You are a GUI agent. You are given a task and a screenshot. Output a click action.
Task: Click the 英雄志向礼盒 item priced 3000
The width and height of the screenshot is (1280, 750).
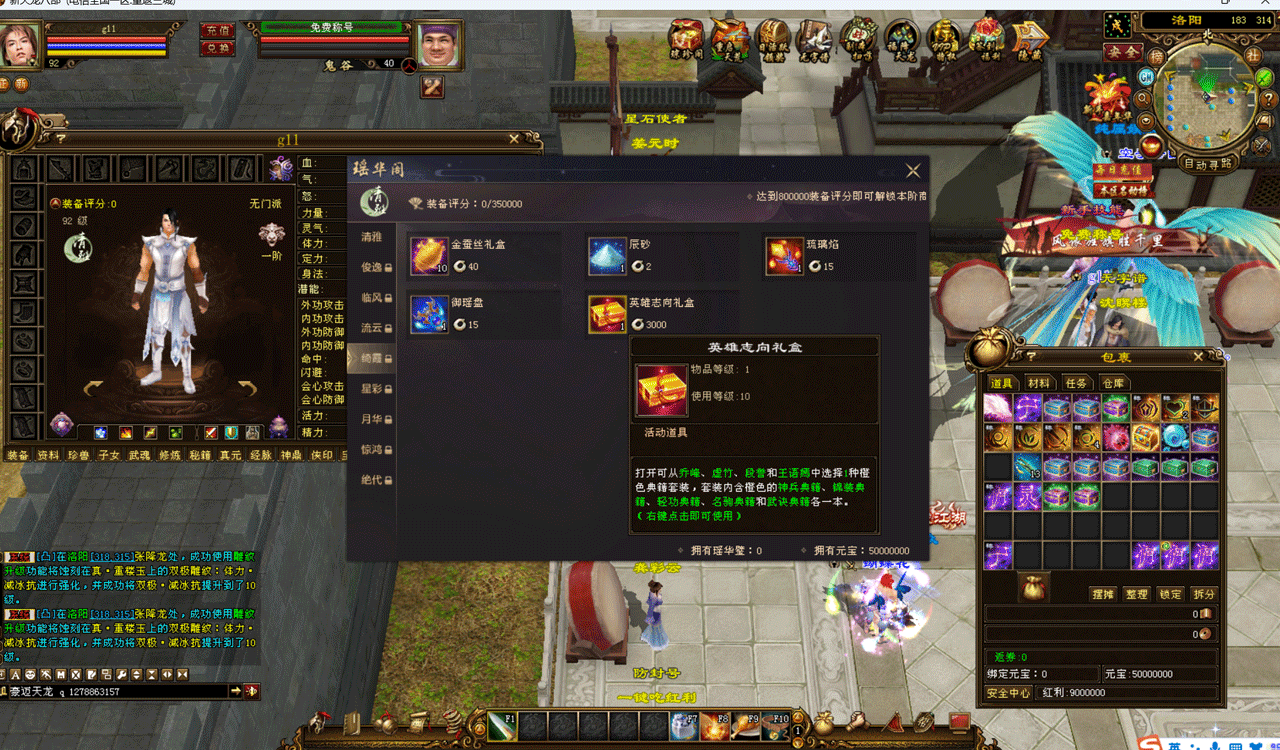tap(606, 314)
